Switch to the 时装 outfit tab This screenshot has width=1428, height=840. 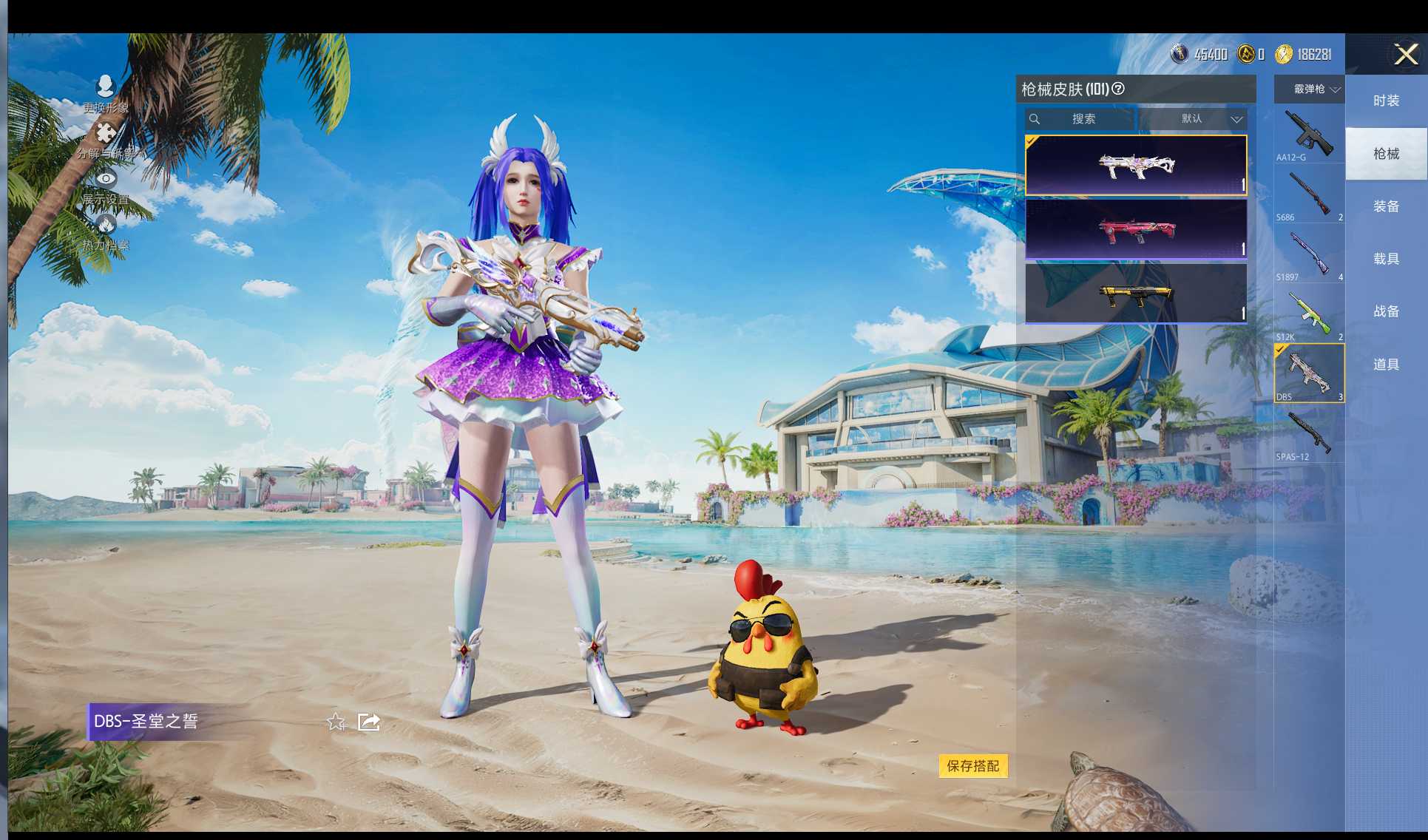(1386, 101)
